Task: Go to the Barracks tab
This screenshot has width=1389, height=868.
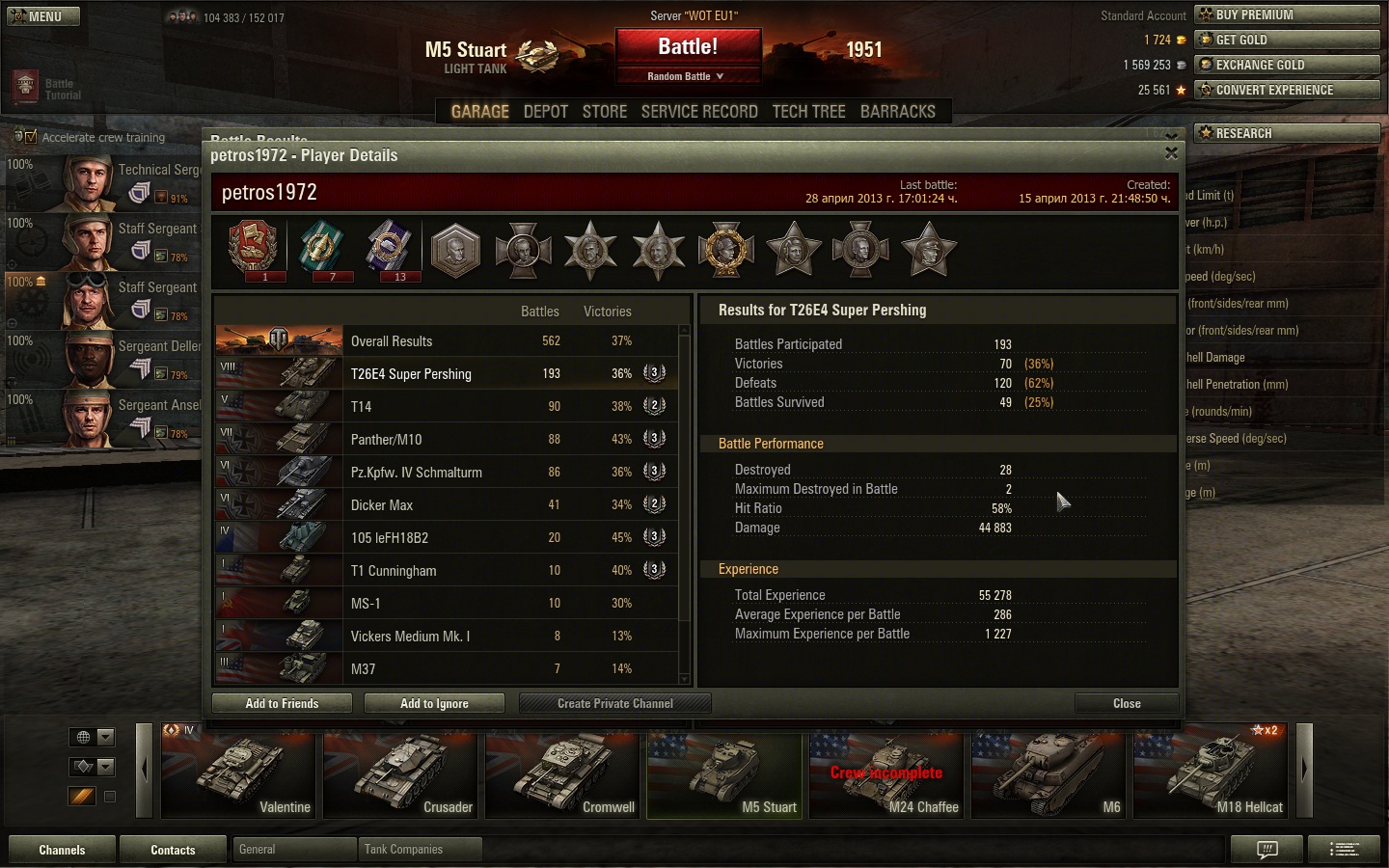Action: point(897,112)
